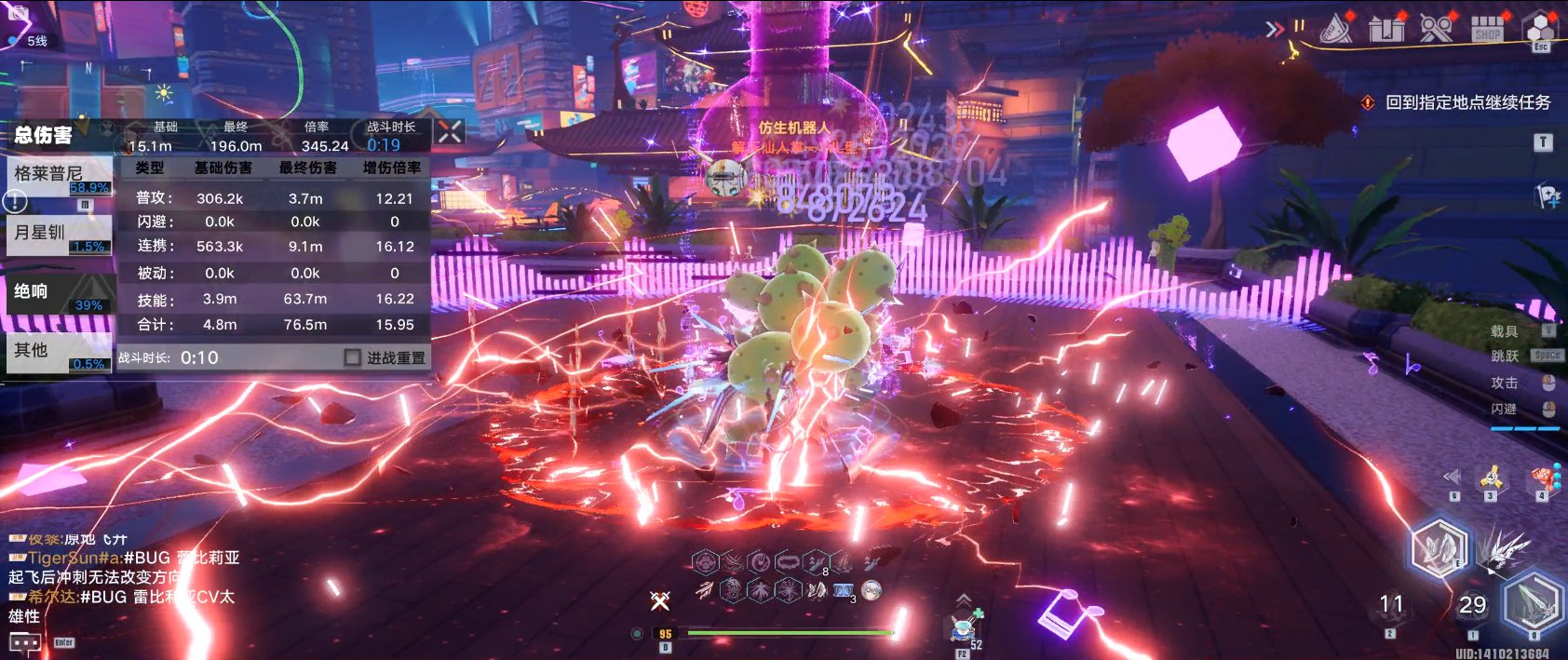Open the 其他 damage tab
The width and height of the screenshot is (1568, 660).
pos(59,351)
